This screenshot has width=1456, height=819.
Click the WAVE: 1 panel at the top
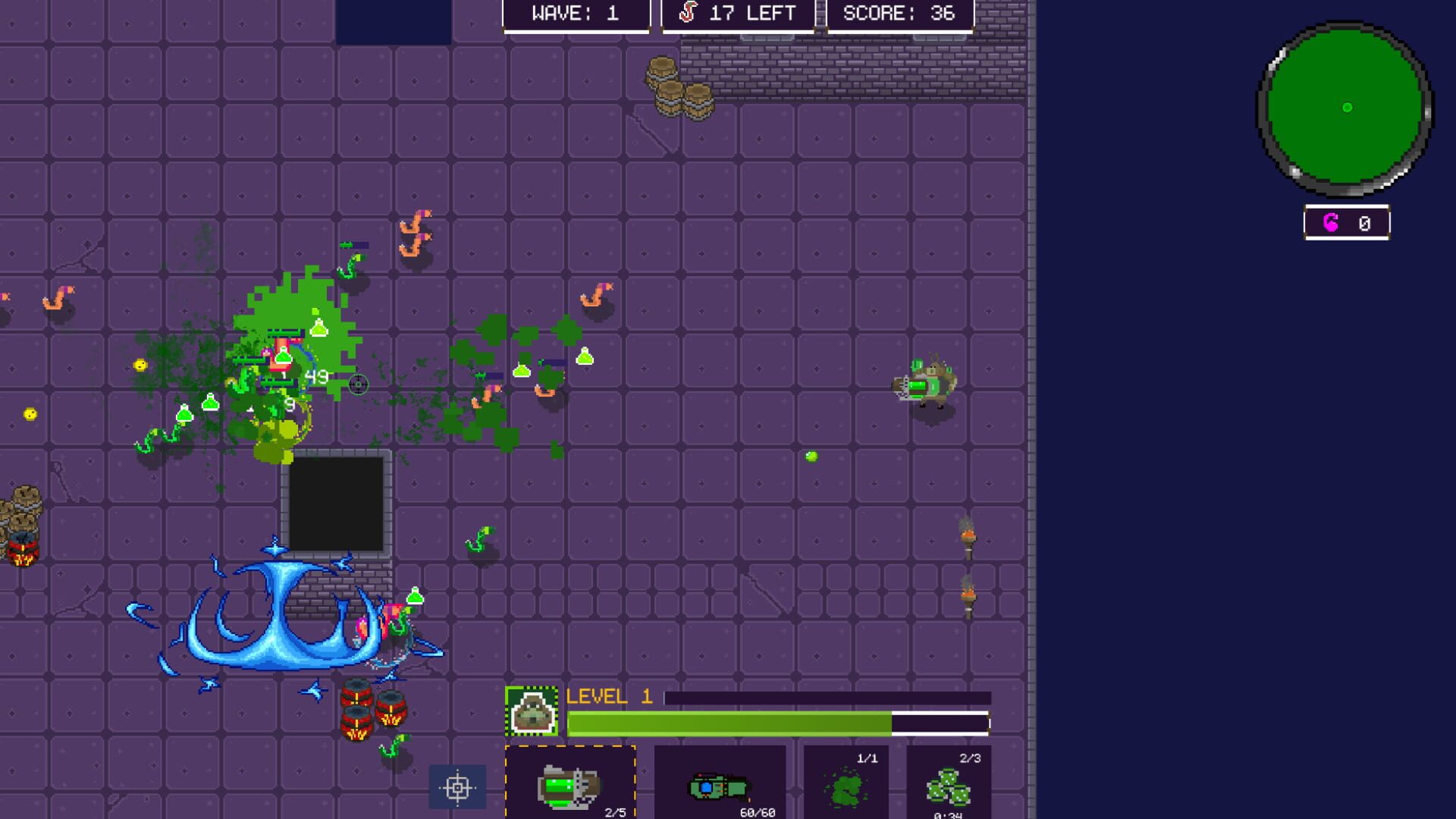[x=576, y=12]
